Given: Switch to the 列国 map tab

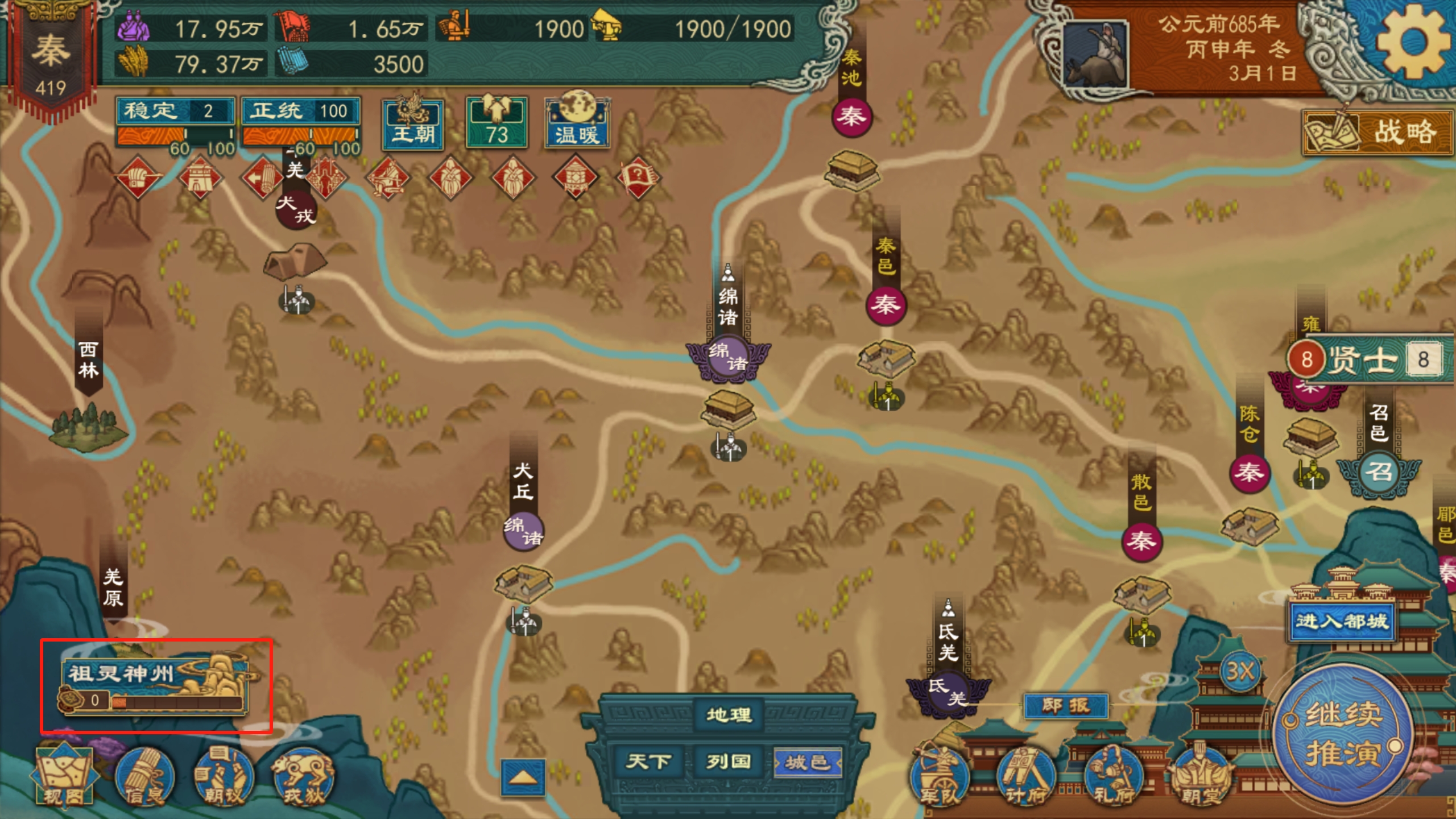Looking at the screenshot, I should pos(729,762).
